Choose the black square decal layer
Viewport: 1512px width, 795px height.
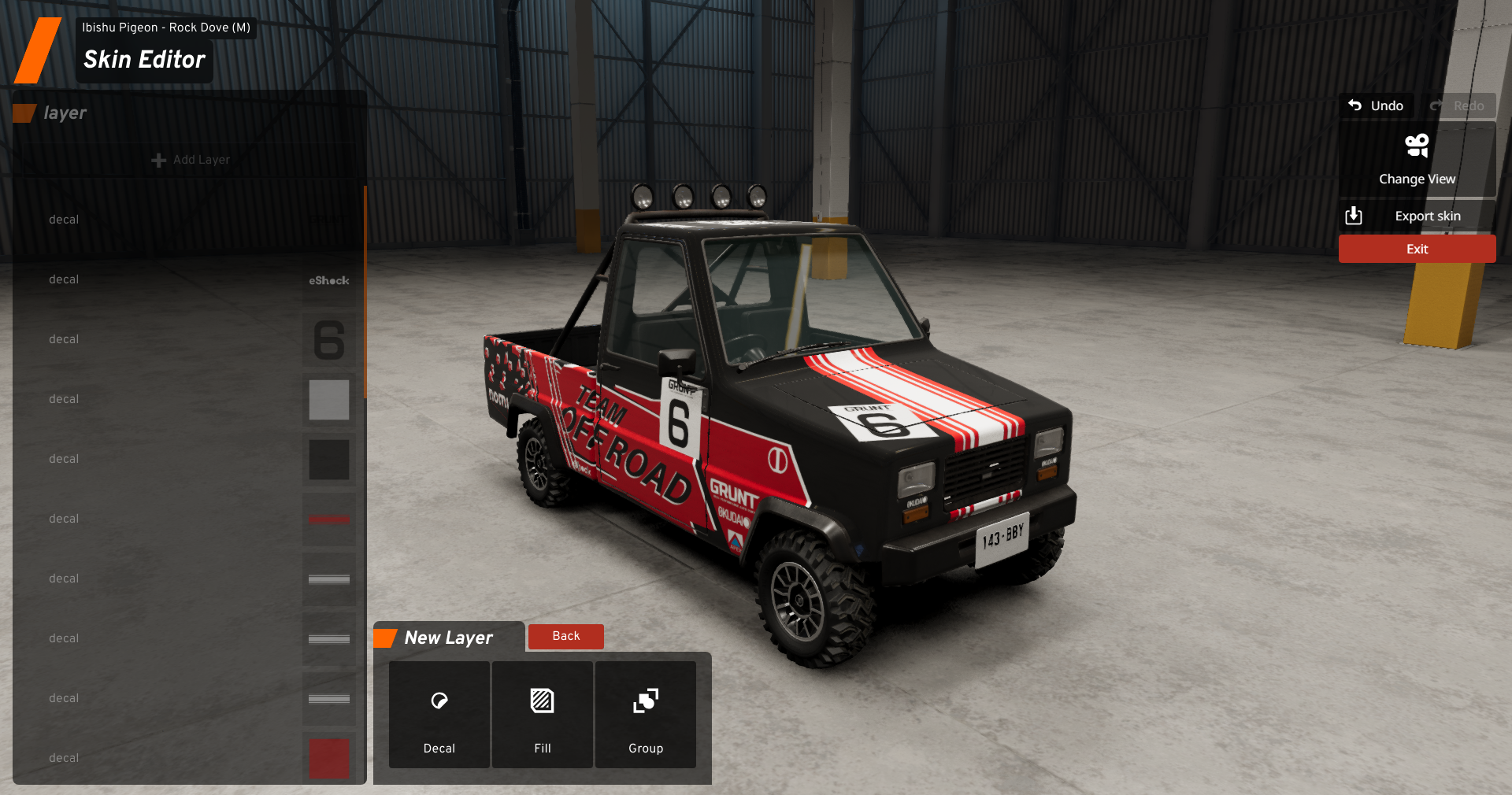tap(189, 459)
